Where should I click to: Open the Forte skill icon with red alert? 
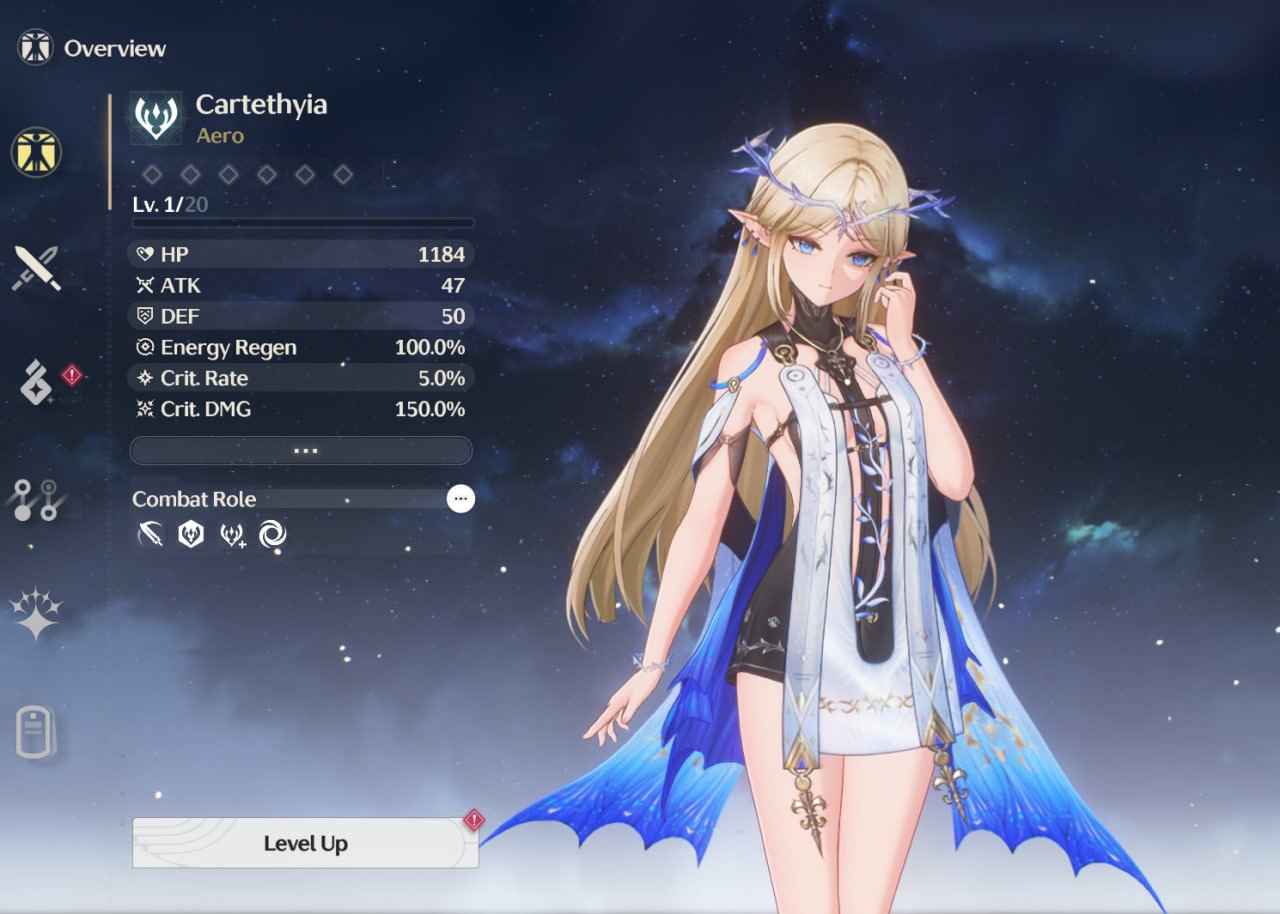38,380
